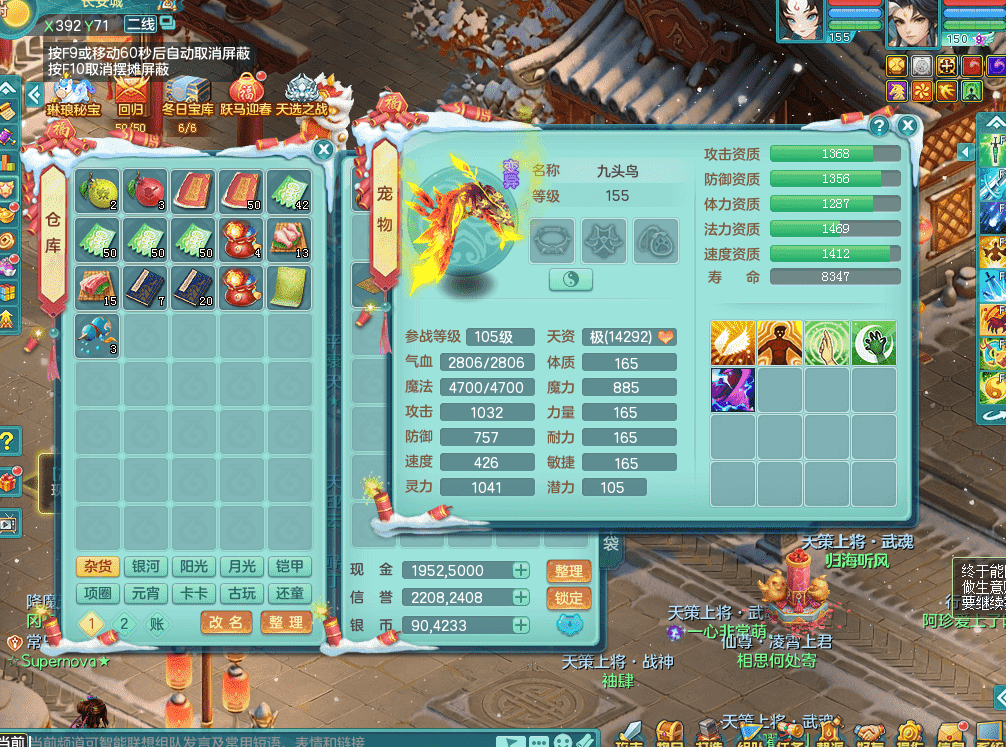The image size is (1006, 747).
Task: Pick the blue hammer item slot
Action: click(x=97, y=334)
